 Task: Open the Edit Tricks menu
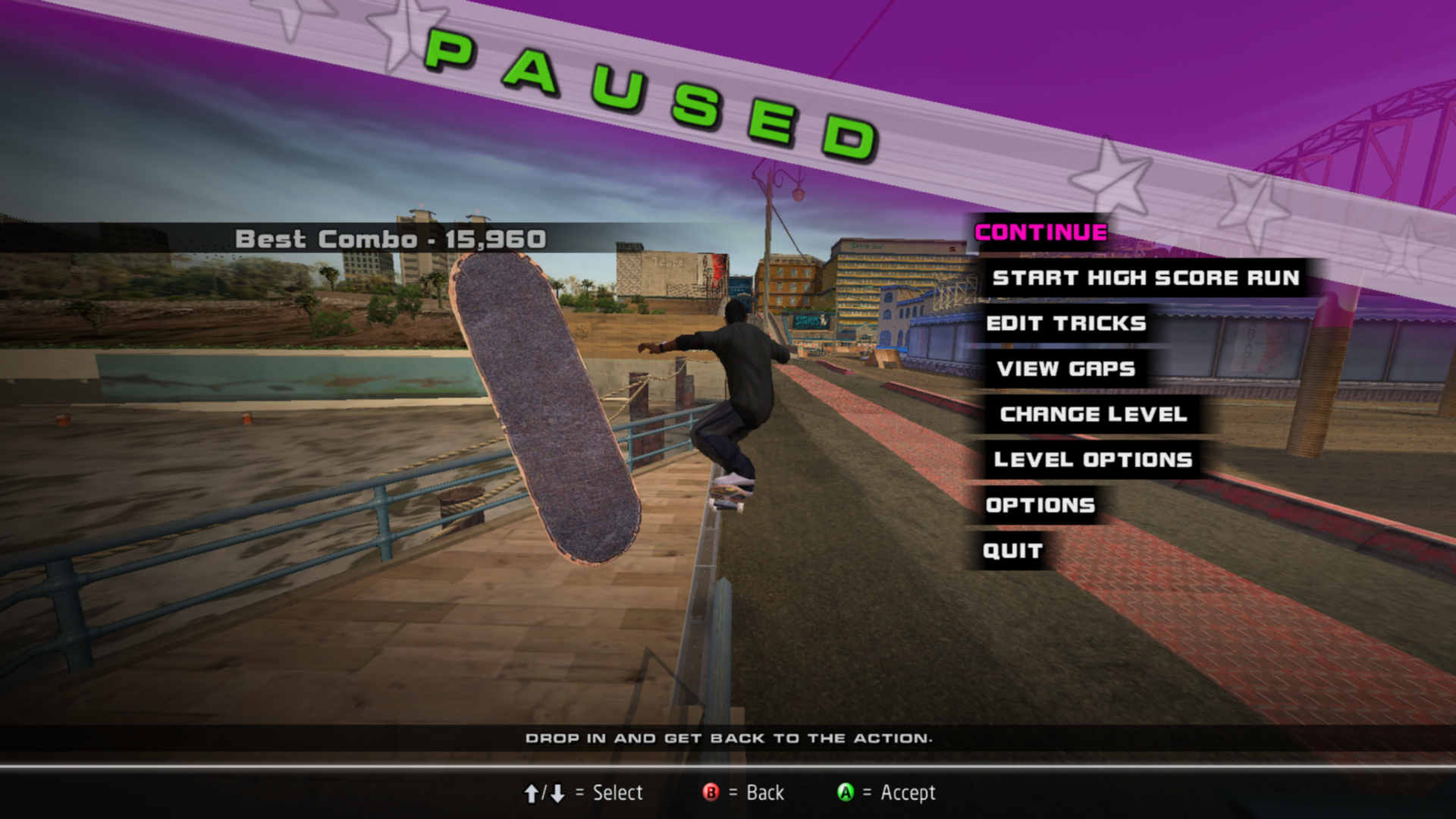[1065, 324]
